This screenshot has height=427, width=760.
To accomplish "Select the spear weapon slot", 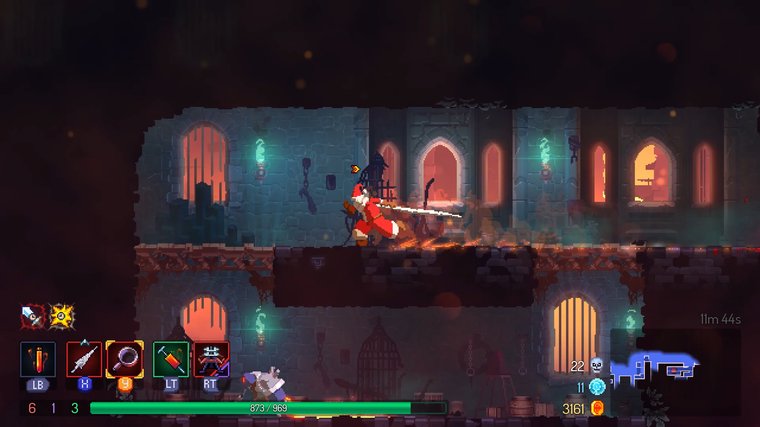I will coord(83,358).
